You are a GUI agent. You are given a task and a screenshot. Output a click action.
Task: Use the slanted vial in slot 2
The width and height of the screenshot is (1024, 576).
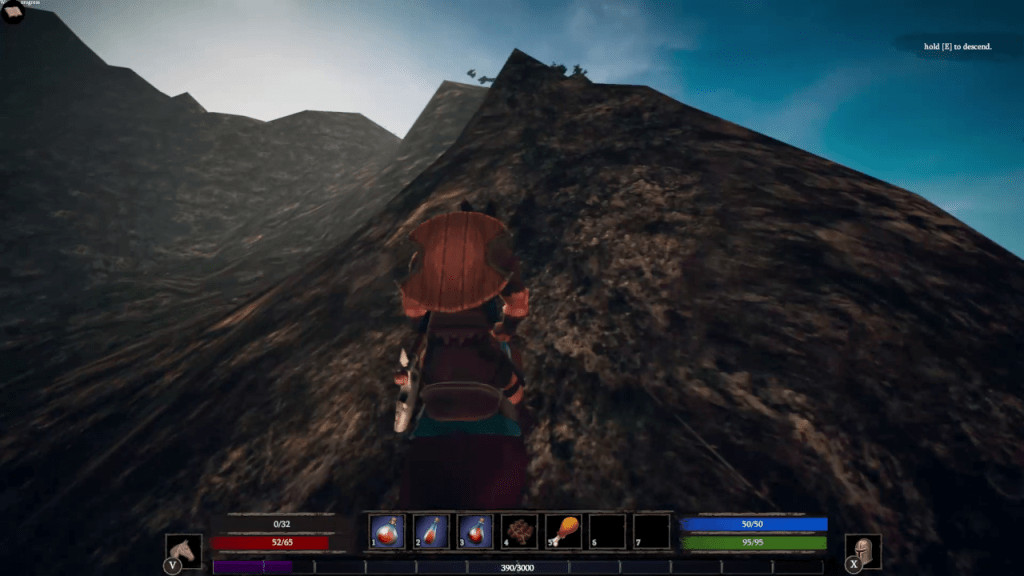431,530
